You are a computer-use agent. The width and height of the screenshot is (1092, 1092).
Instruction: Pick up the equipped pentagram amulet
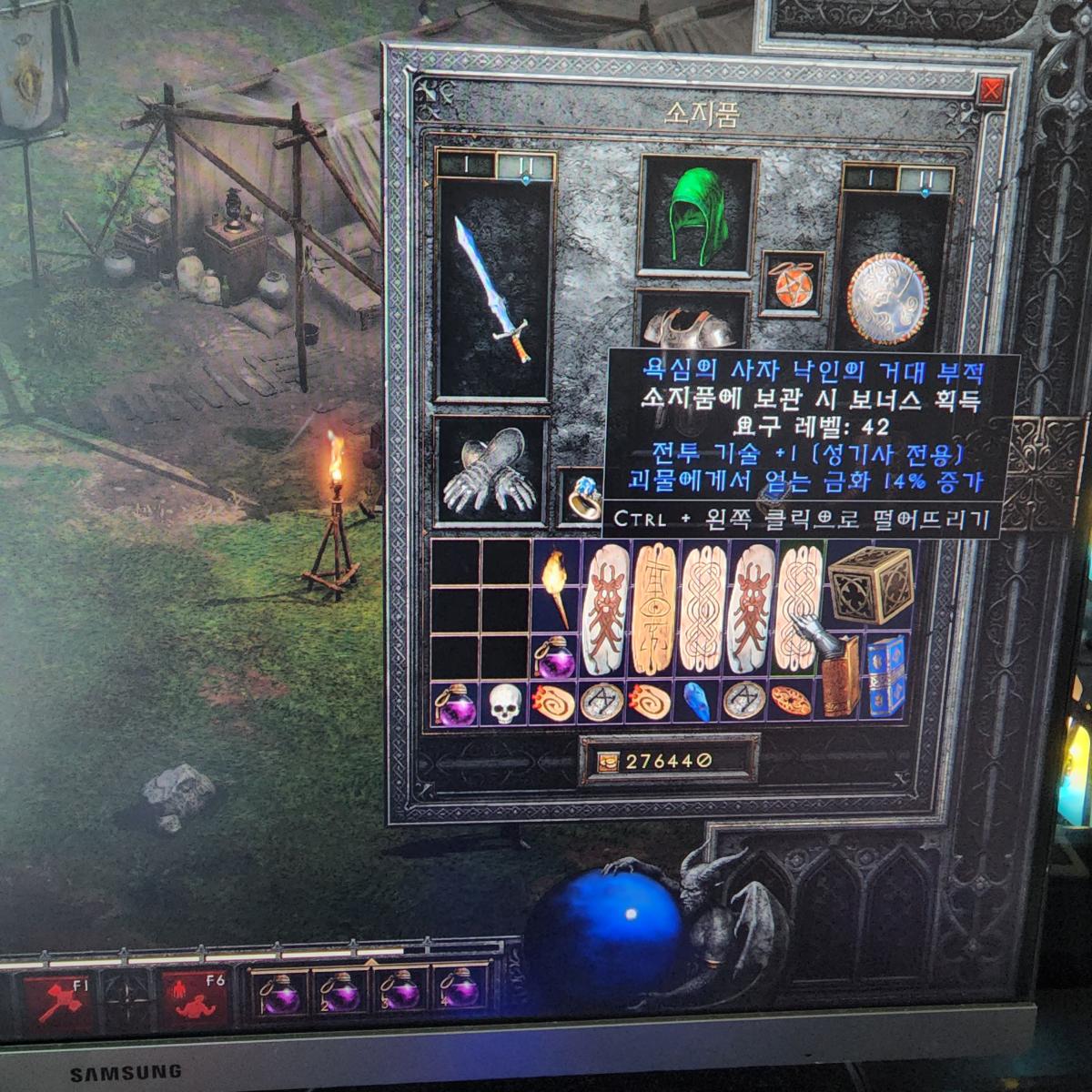point(791,284)
